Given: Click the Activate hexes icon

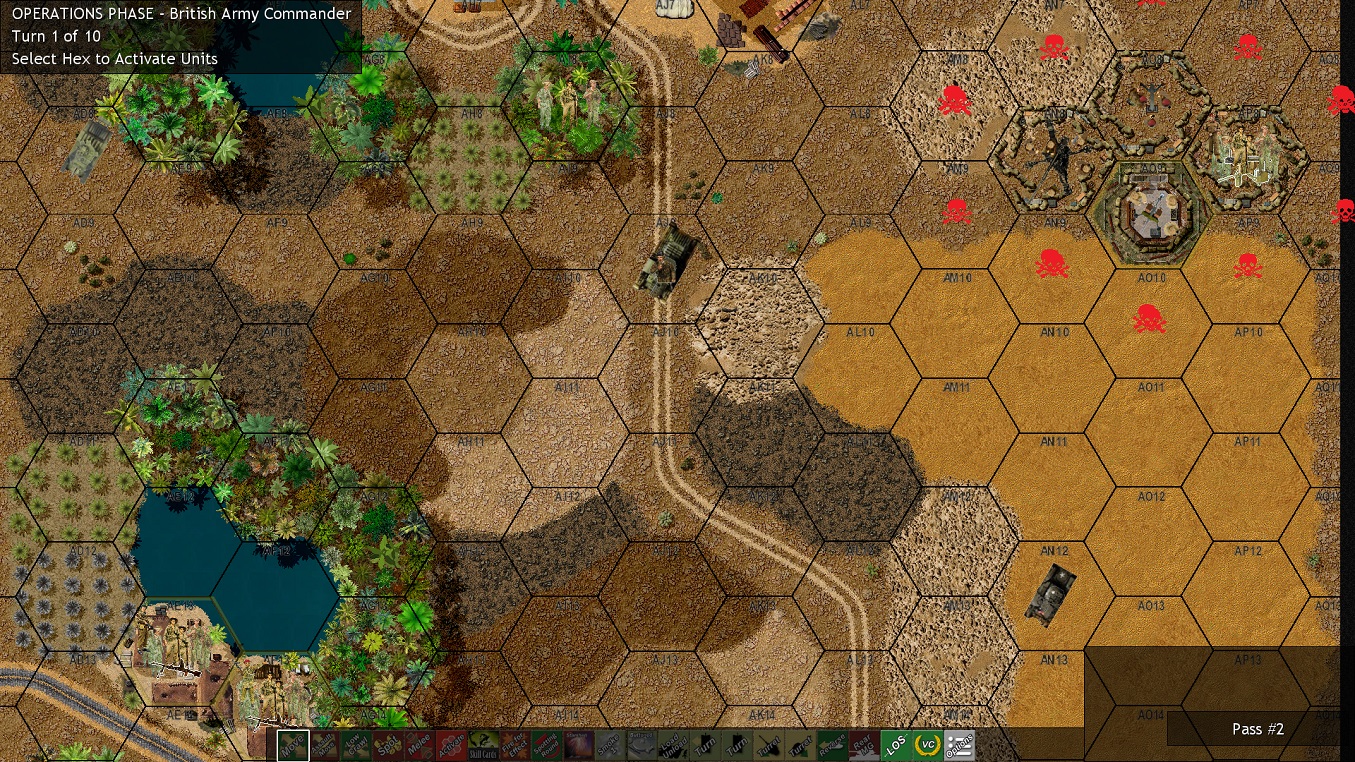Looking at the screenshot, I should pos(453,745).
